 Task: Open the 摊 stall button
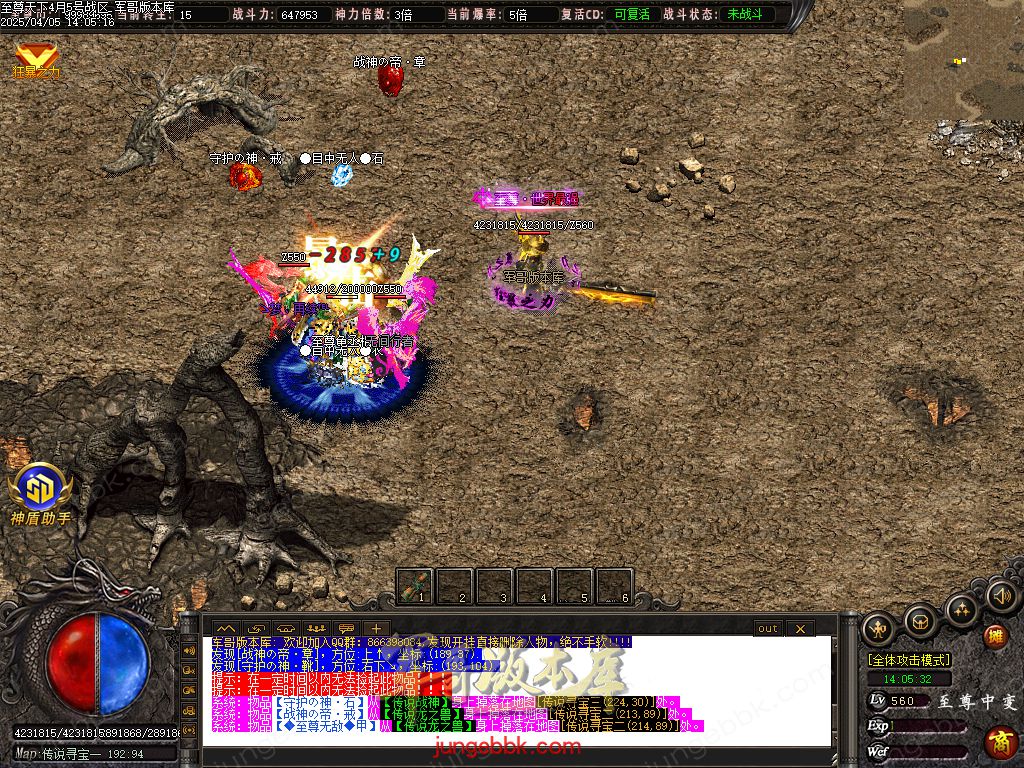995,636
